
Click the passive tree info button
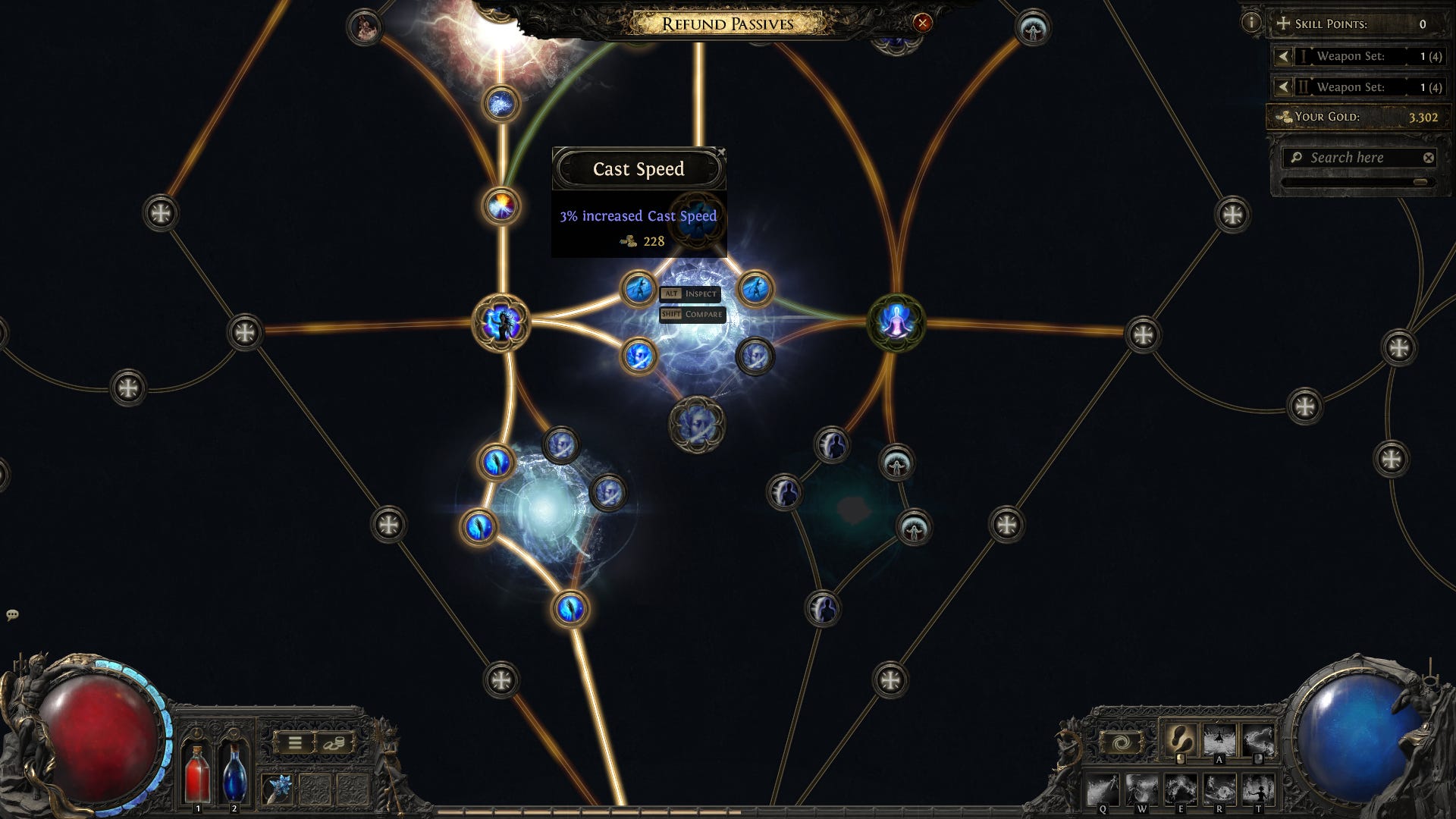1251,23
